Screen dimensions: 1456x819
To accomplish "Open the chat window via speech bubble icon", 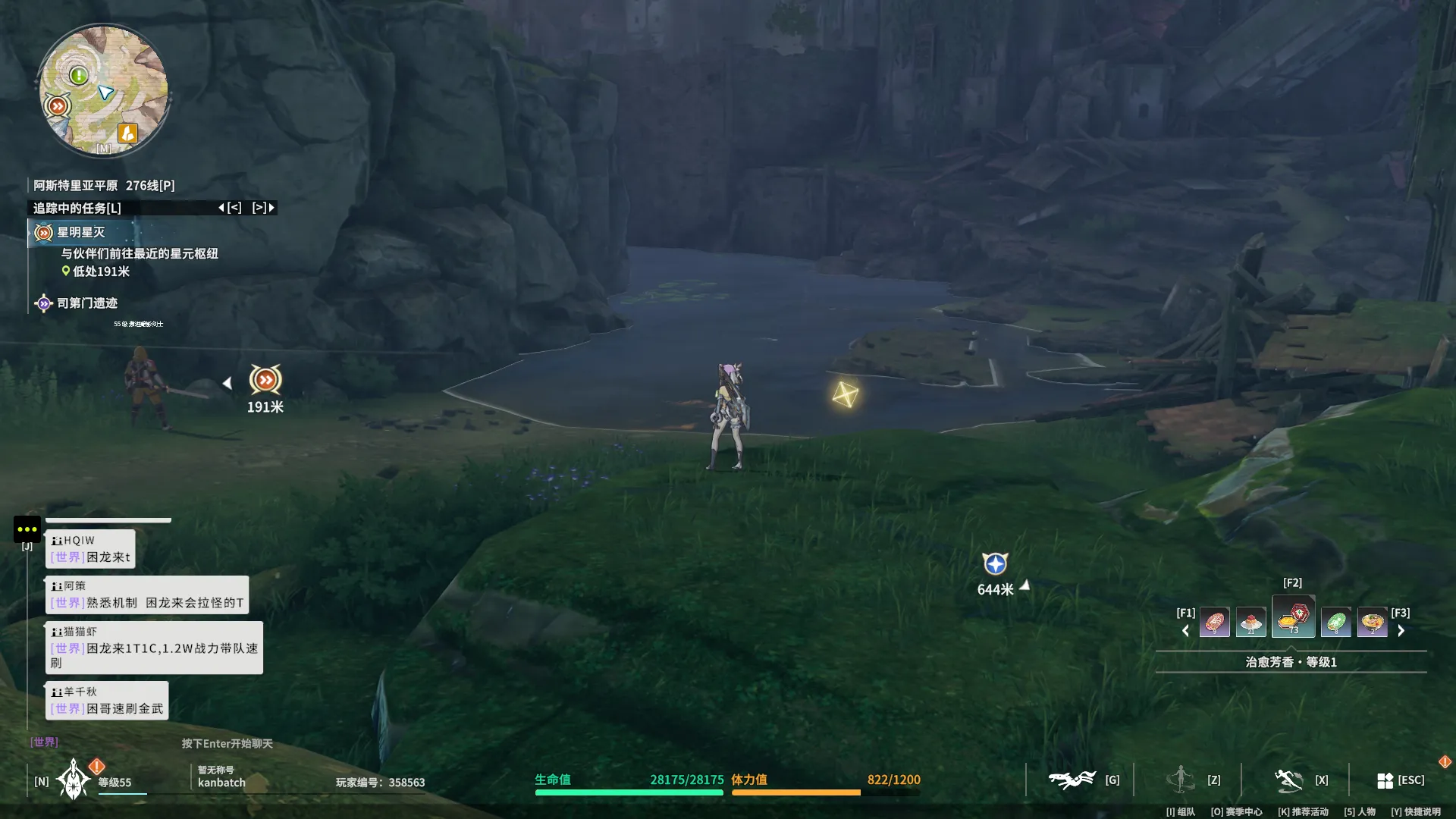I will [x=27, y=529].
